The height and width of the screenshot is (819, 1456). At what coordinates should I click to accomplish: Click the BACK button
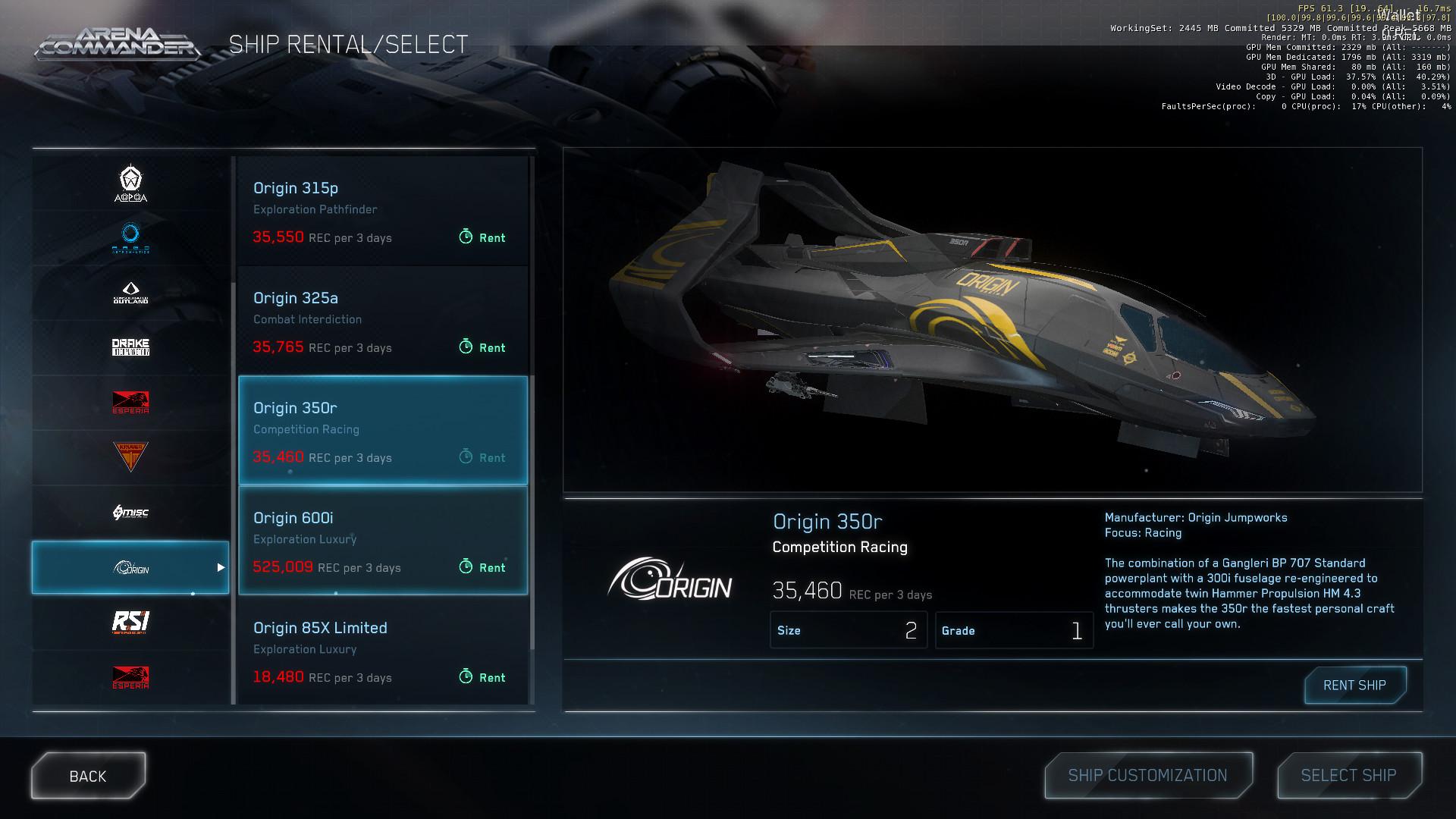[x=87, y=775]
